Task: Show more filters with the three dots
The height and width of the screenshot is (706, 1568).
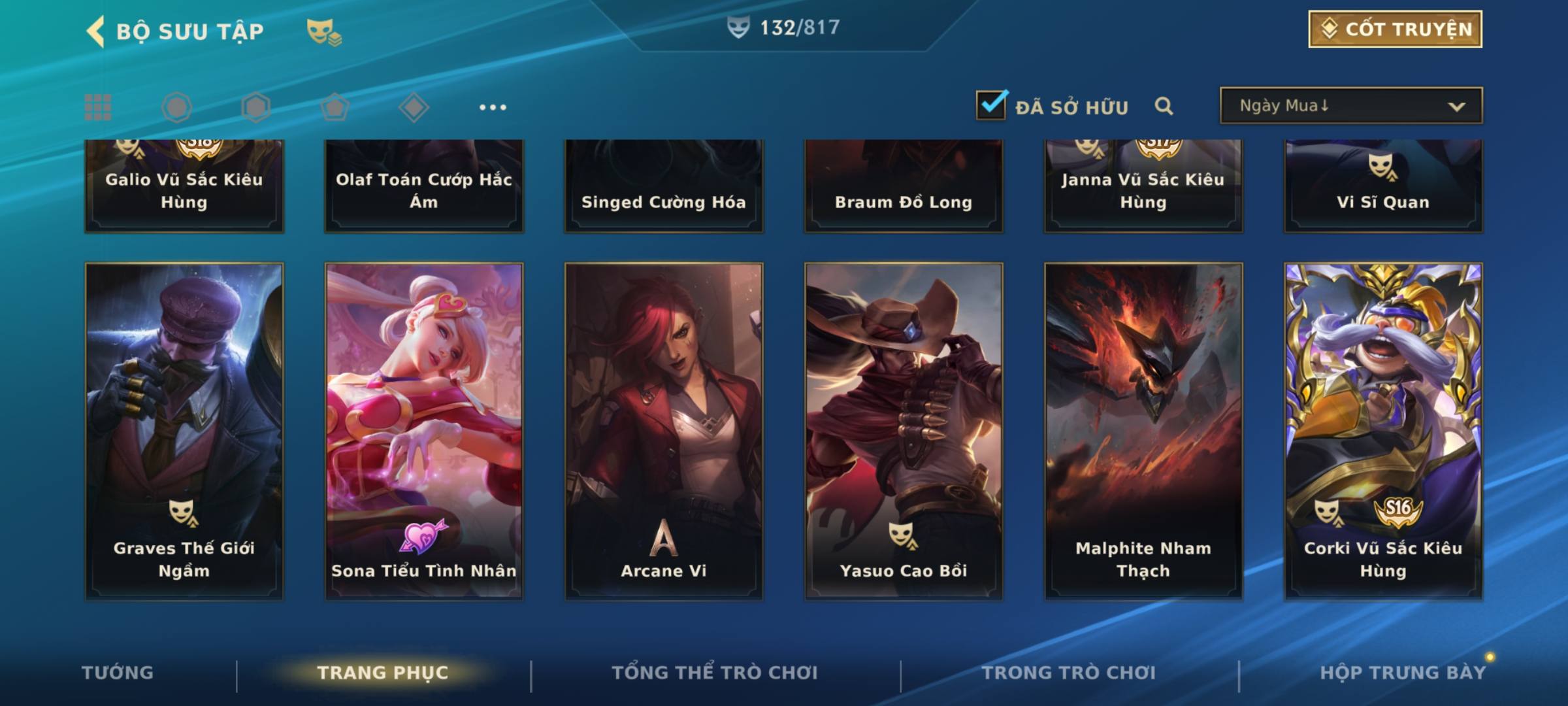Action: [493, 107]
